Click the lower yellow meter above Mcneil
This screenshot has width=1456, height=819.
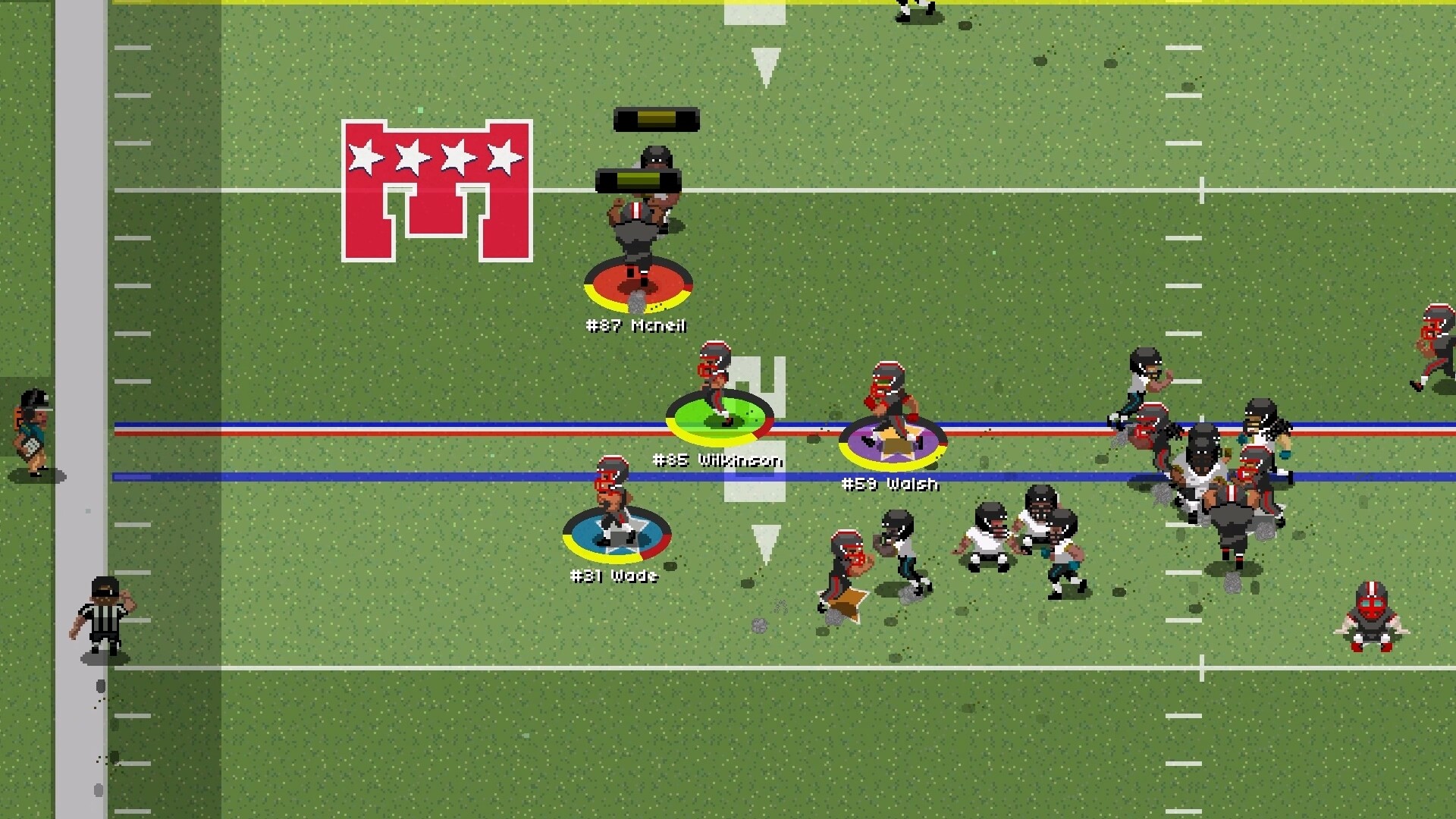click(x=639, y=180)
